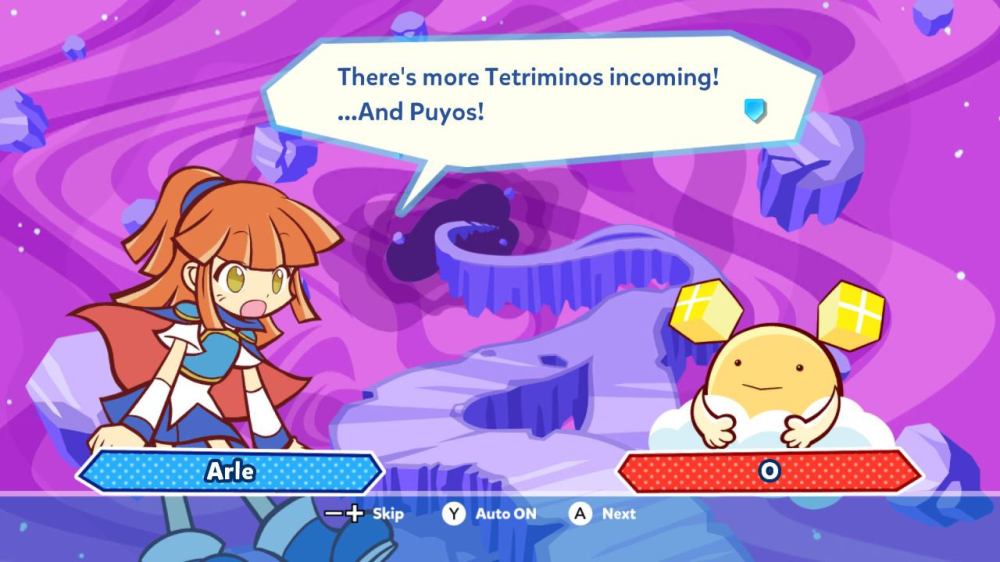Skip the cutscene dialogue
This screenshot has width=1000, height=562.
(365, 514)
